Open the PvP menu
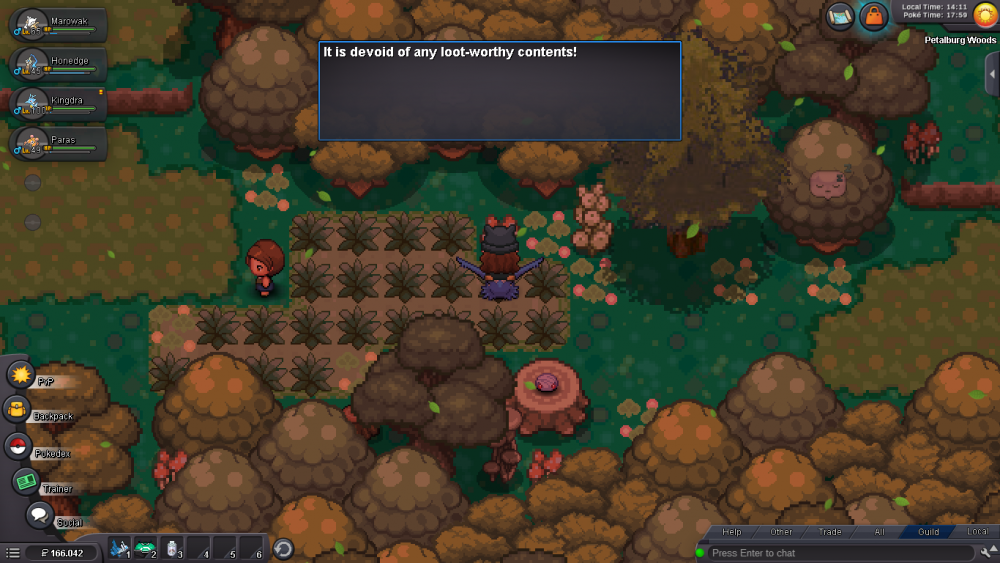Screen dimensions: 1000x563 point(21,375)
